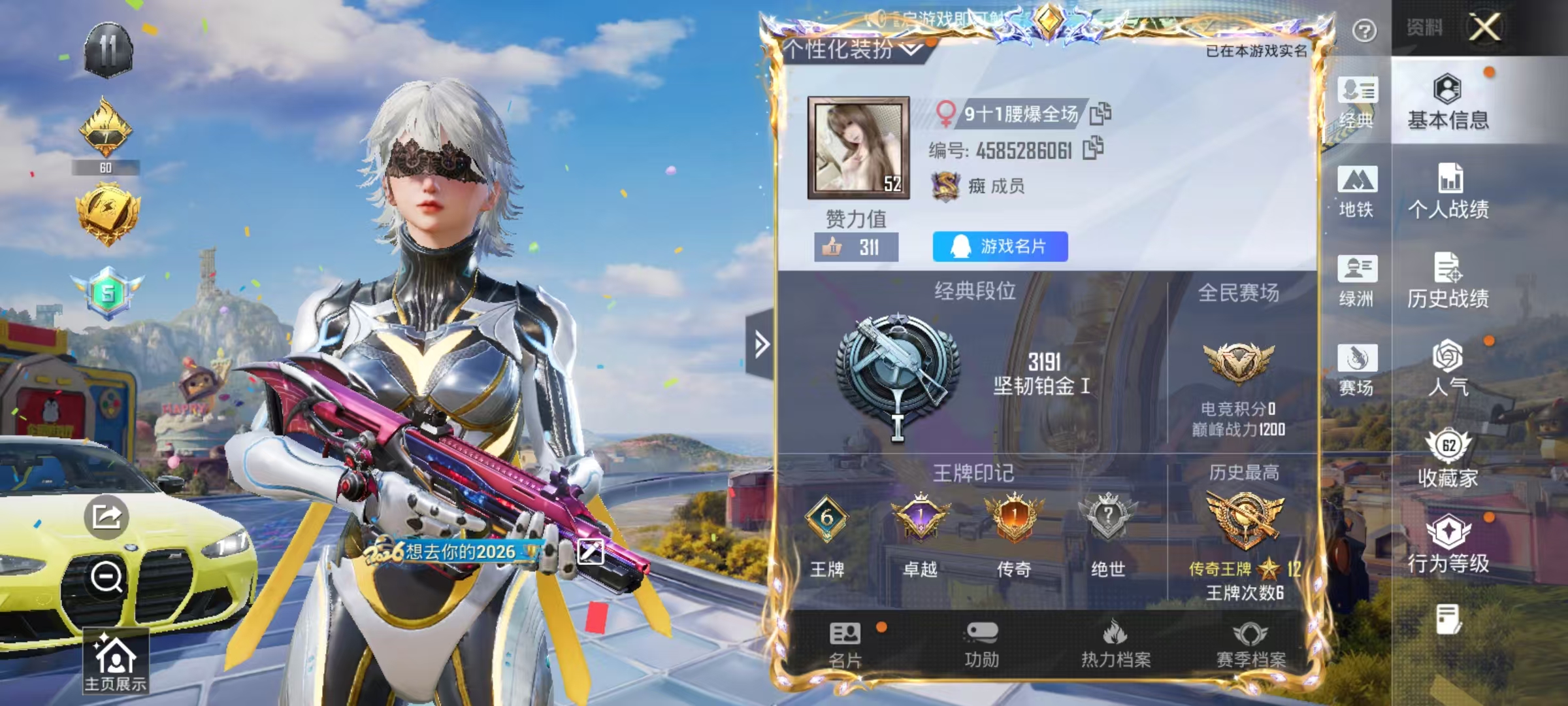
Task: Select the 绿洲 oasis mode tab
Action: click(1357, 280)
